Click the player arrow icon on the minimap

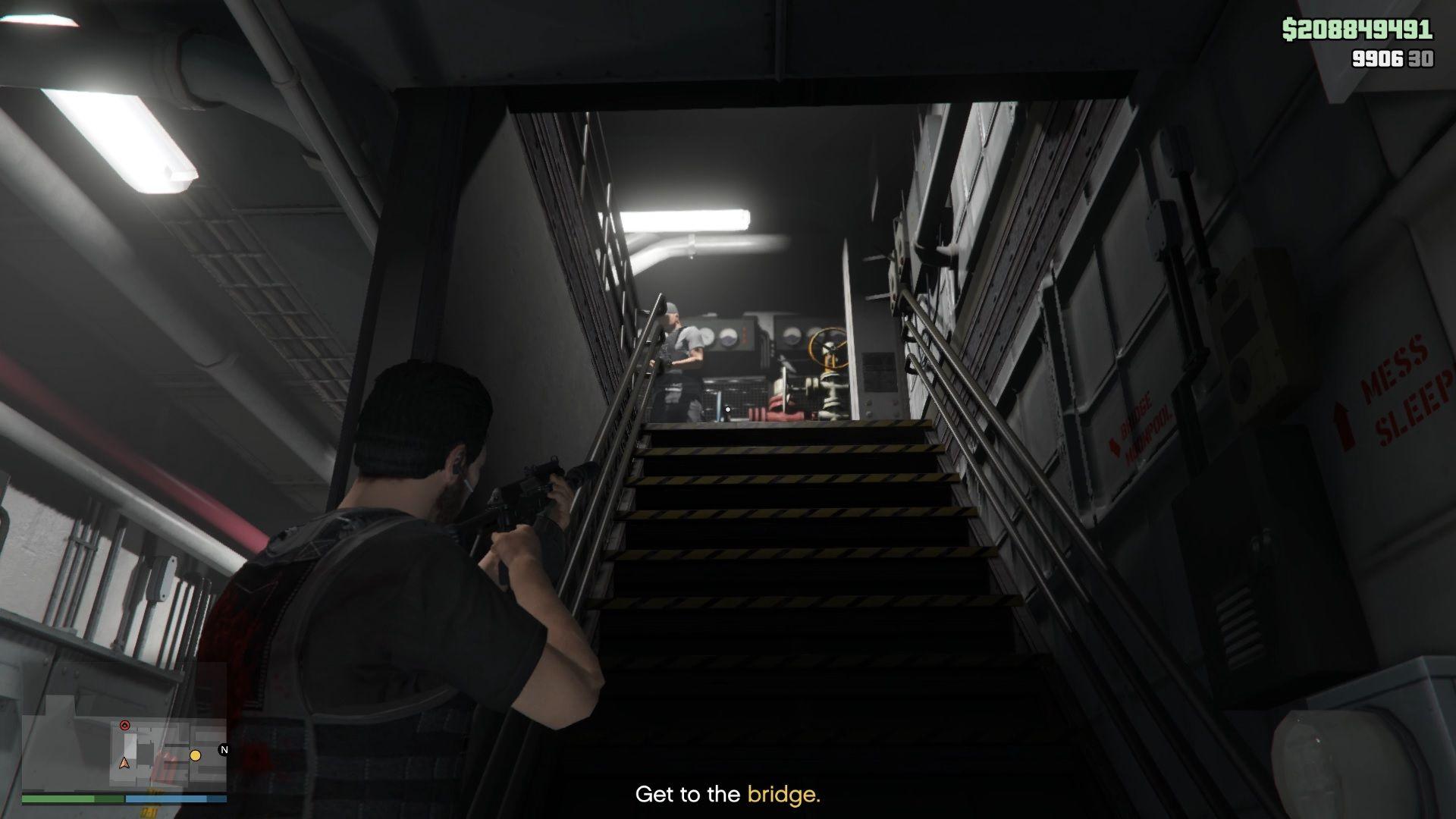[124, 763]
